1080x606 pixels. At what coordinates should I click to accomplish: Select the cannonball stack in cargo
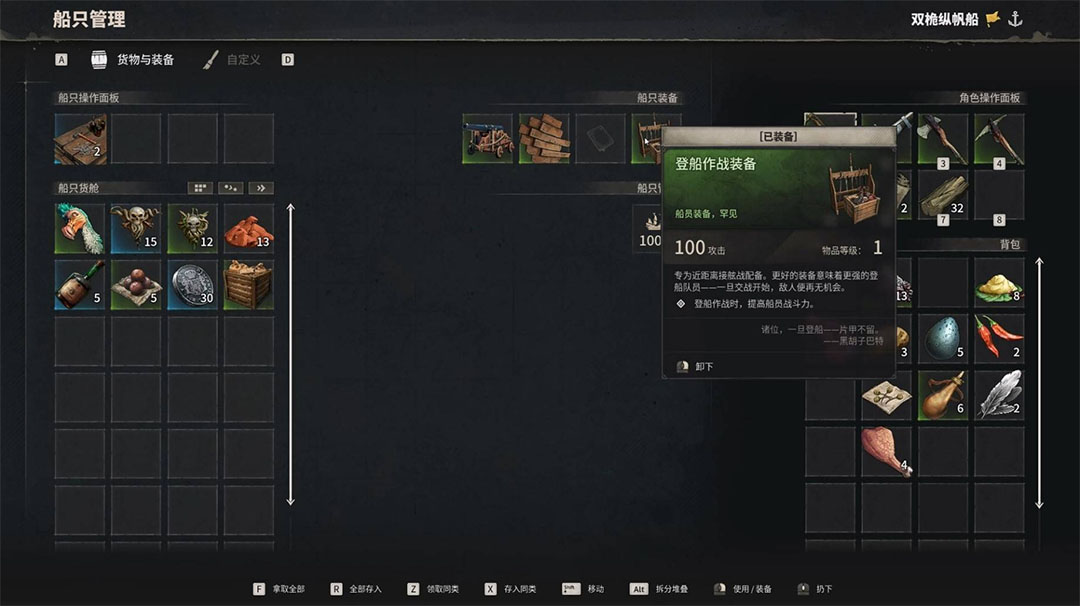136,285
